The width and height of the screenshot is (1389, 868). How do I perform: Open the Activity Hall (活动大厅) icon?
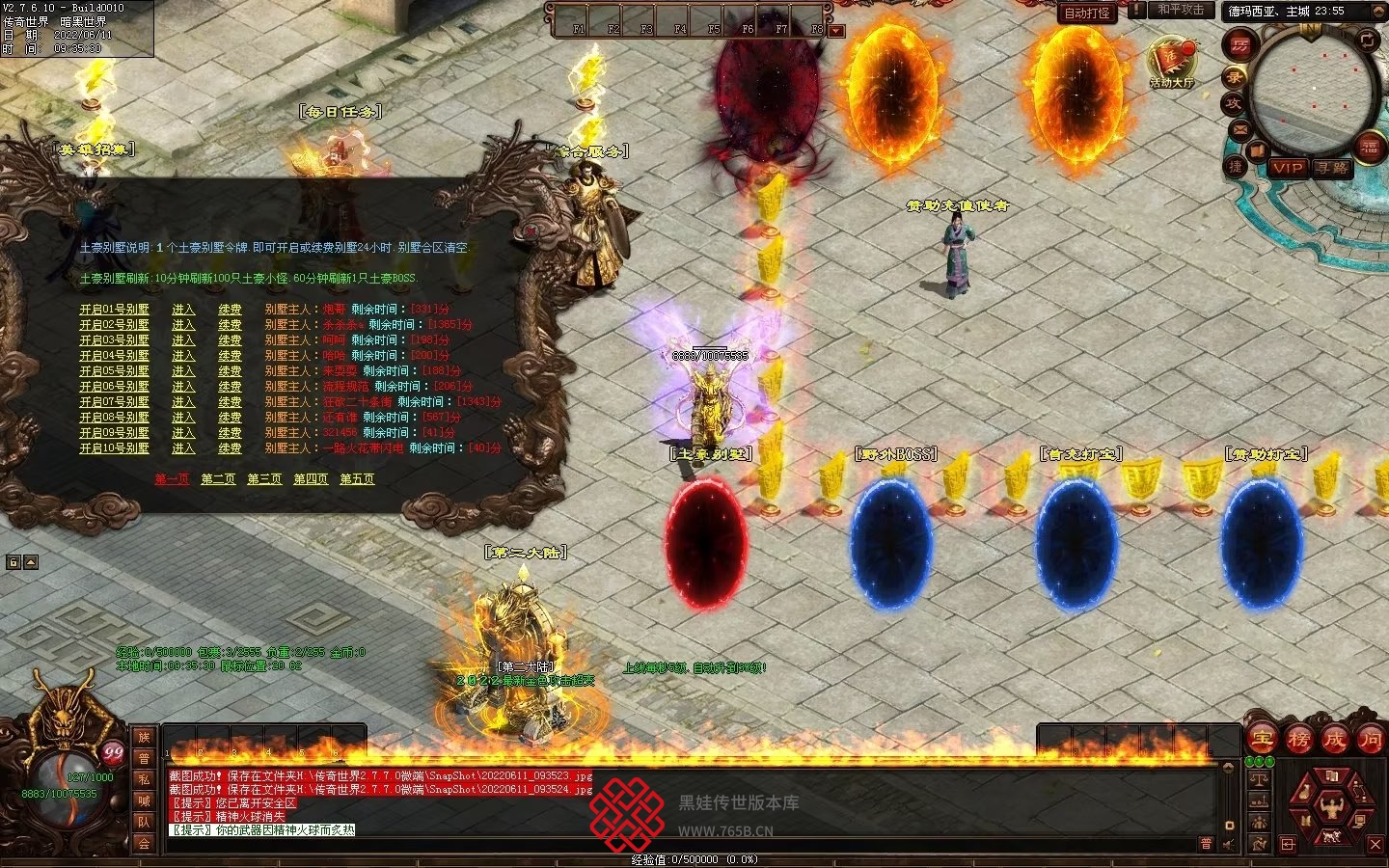1171,60
